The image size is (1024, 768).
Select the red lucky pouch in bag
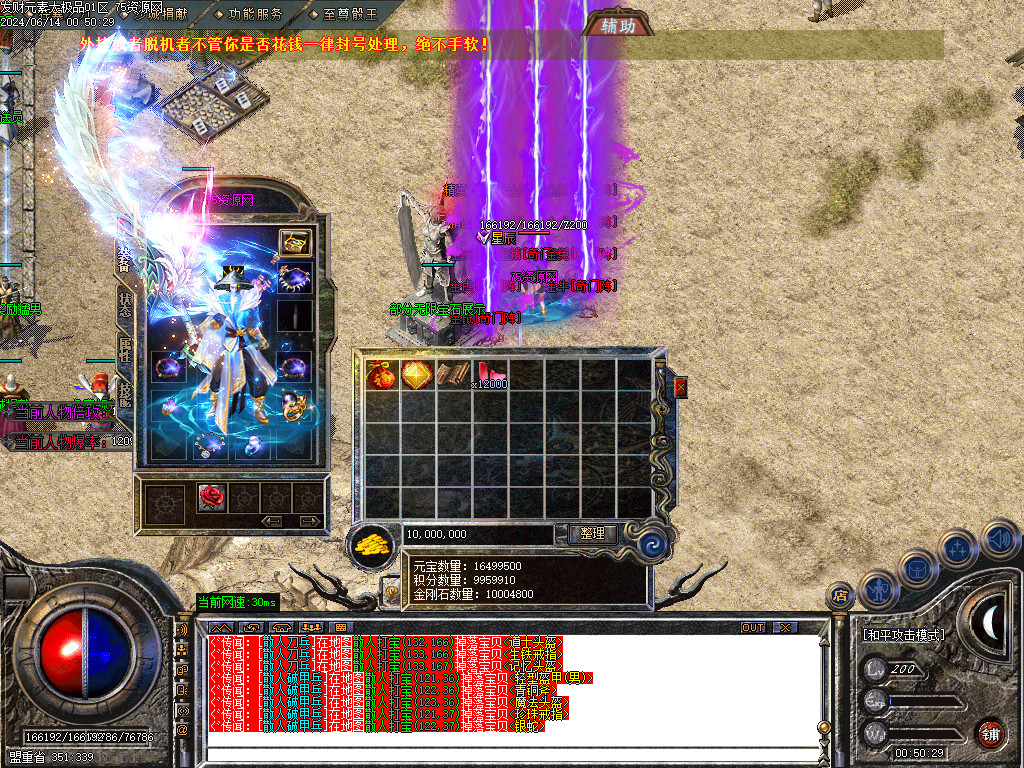click(381, 375)
